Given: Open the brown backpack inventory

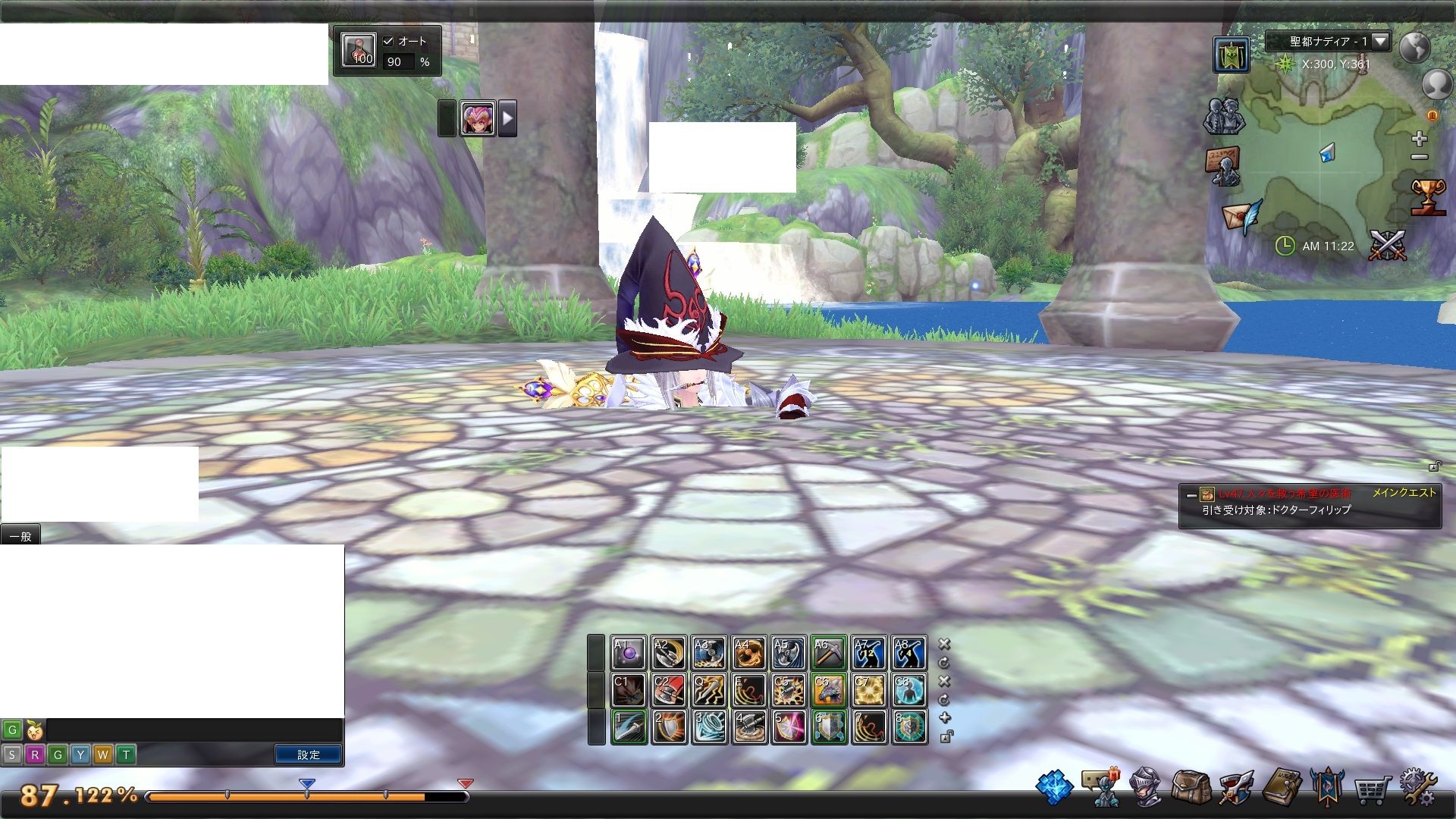Looking at the screenshot, I should 1190,789.
